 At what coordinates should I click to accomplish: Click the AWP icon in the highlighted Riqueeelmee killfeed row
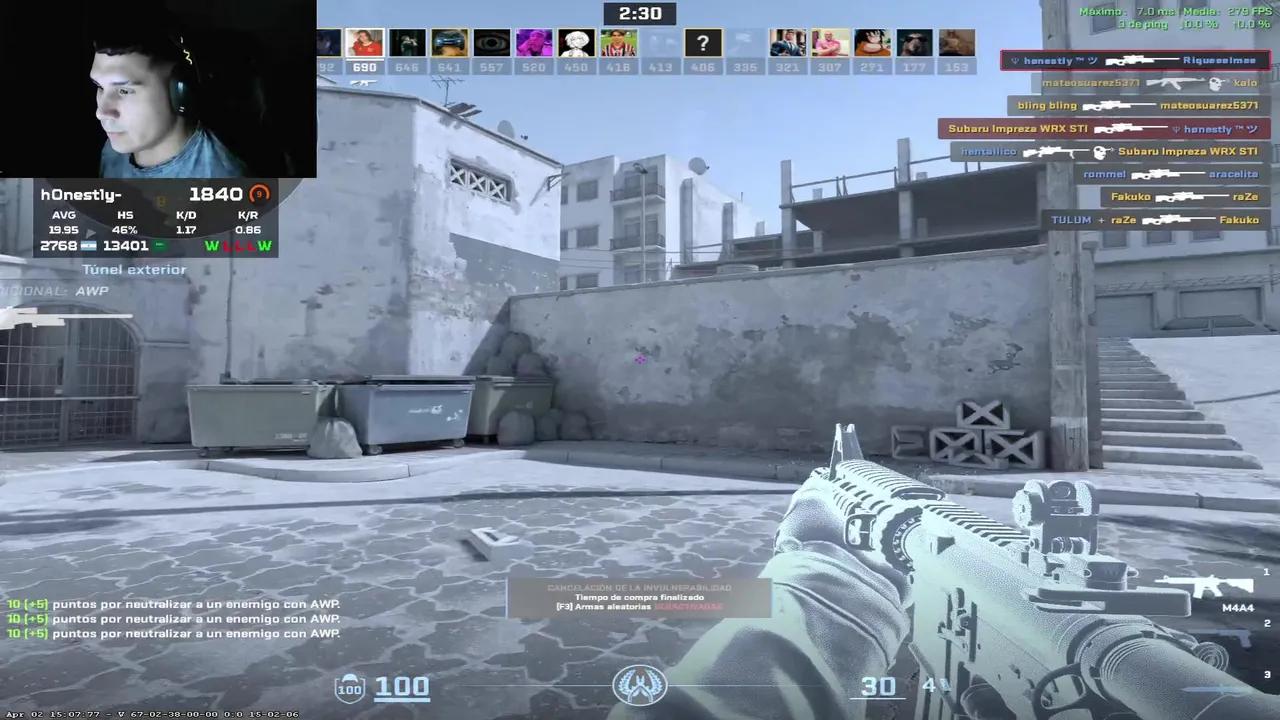click(x=1140, y=59)
